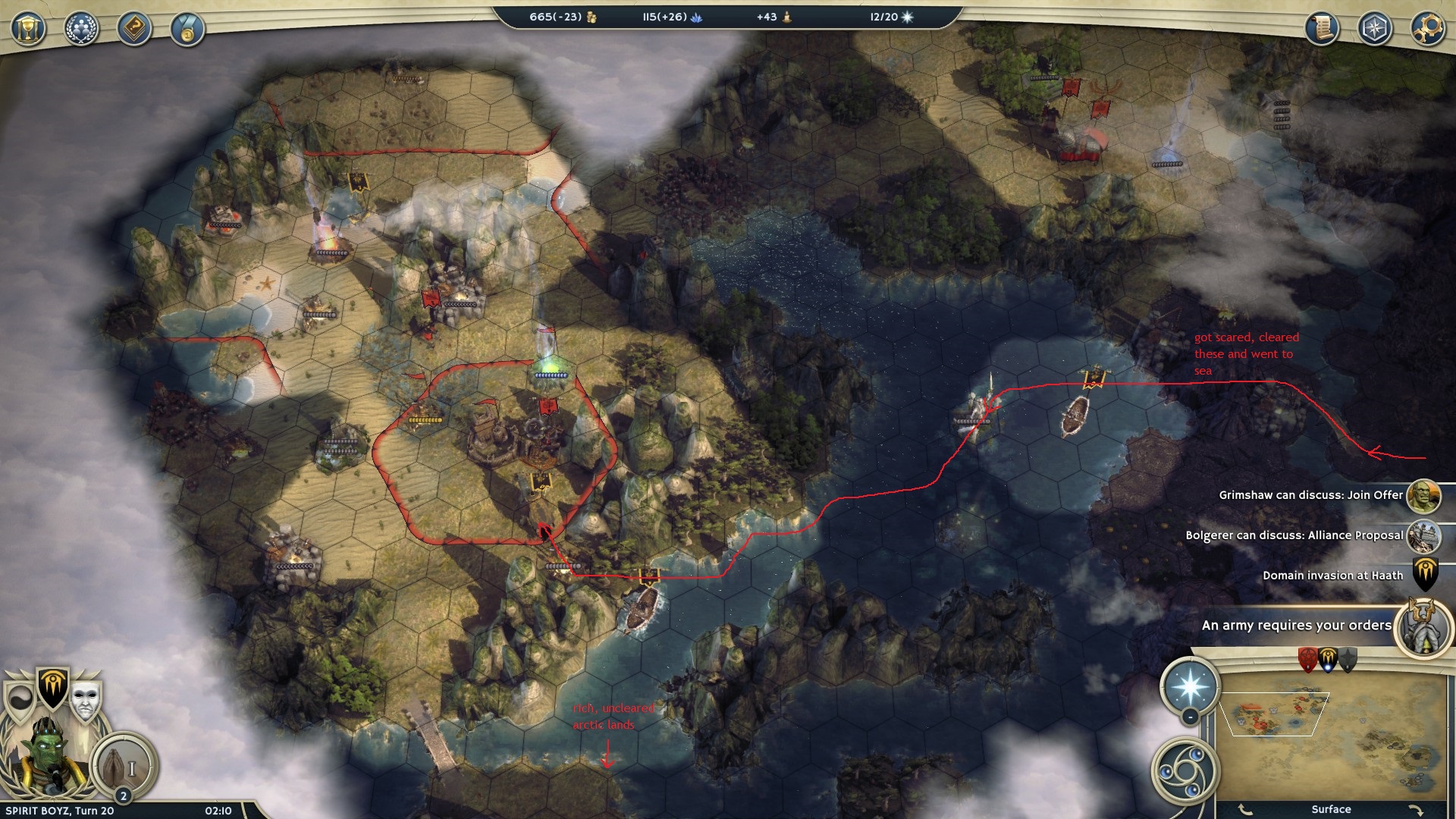
Task: Click the question mark help icon
Action: pyautogui.click(x=134, y=30)
